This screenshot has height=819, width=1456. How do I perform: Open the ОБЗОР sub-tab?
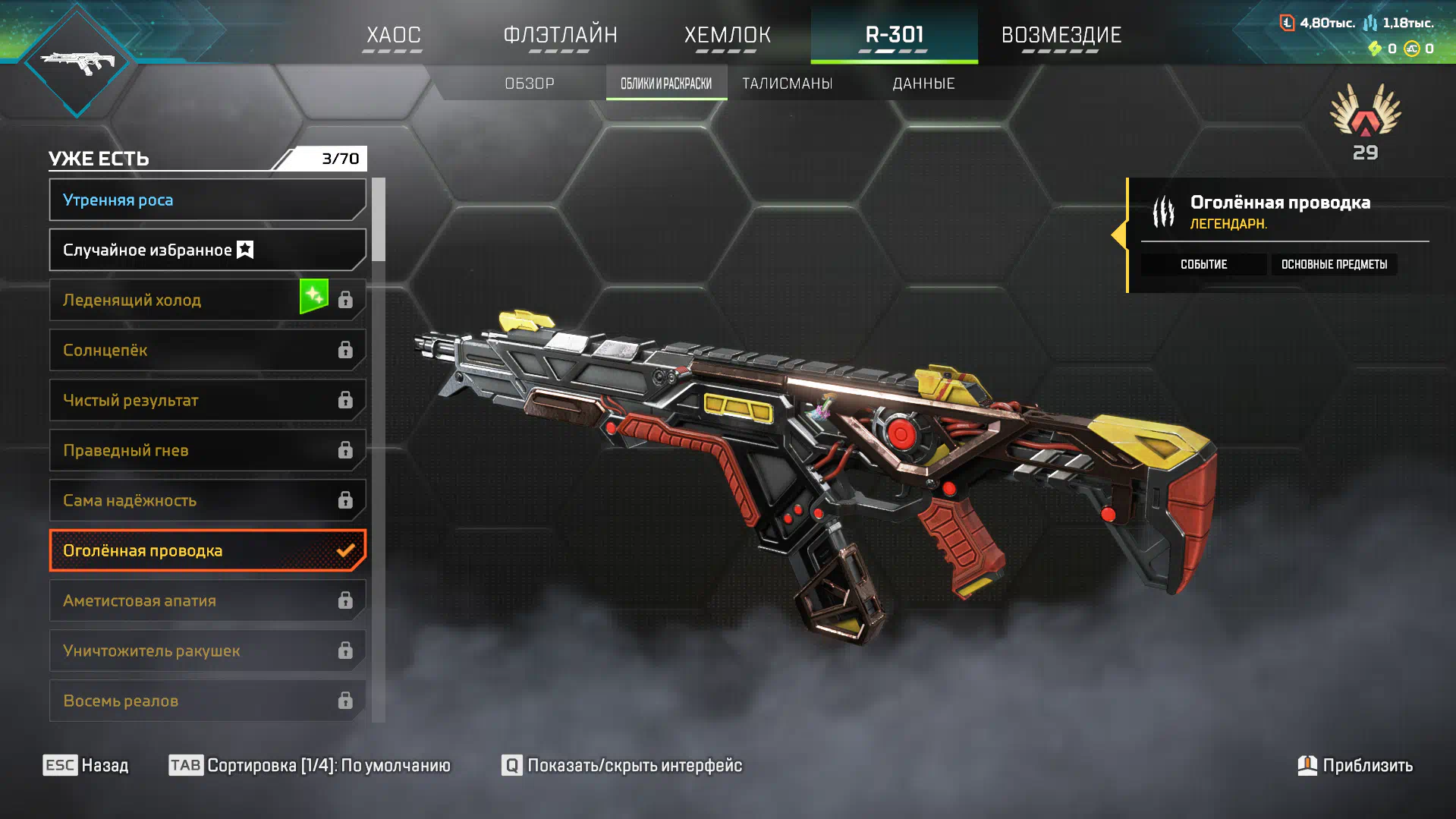point(530,83)
